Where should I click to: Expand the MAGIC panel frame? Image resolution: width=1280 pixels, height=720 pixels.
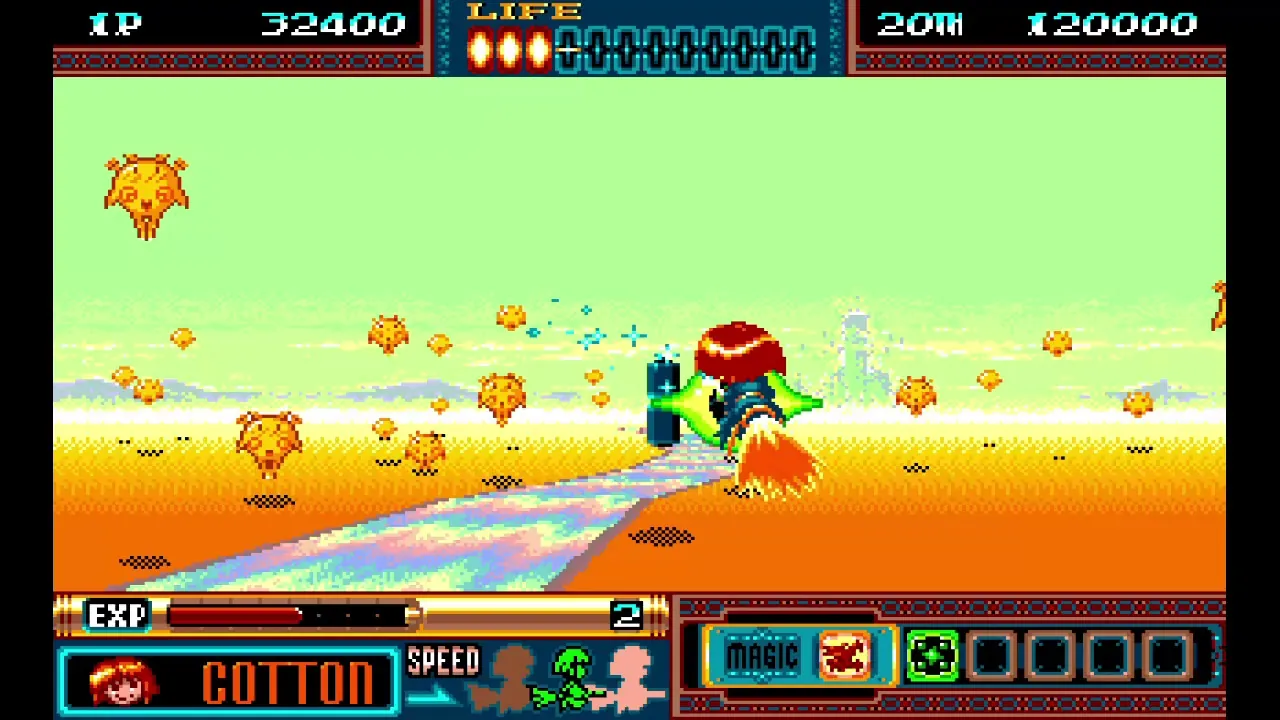[x=765, y=655]
